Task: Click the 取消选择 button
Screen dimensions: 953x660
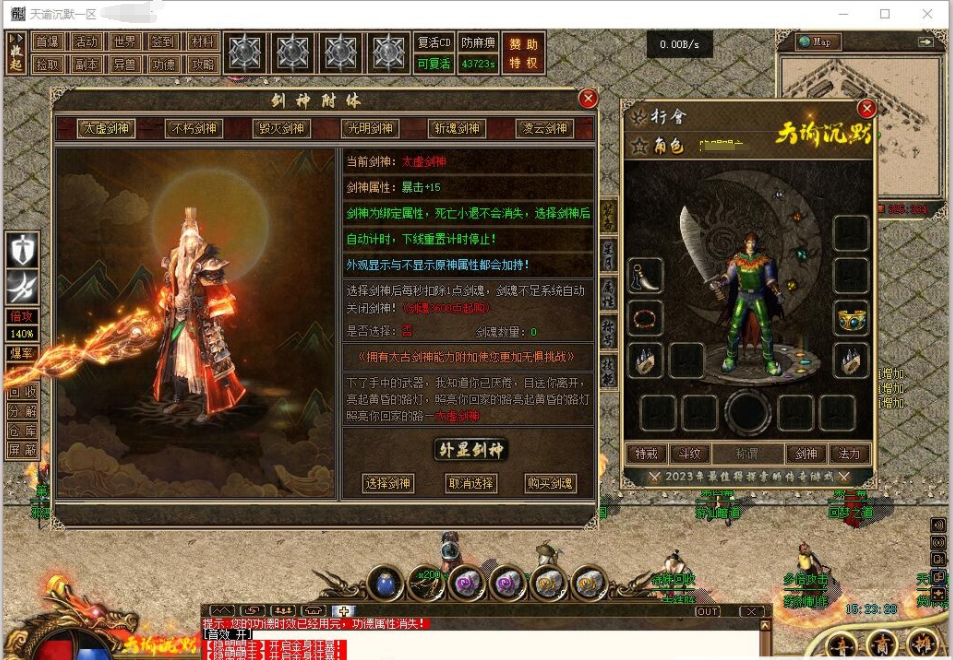Action: tap(470, 483)
